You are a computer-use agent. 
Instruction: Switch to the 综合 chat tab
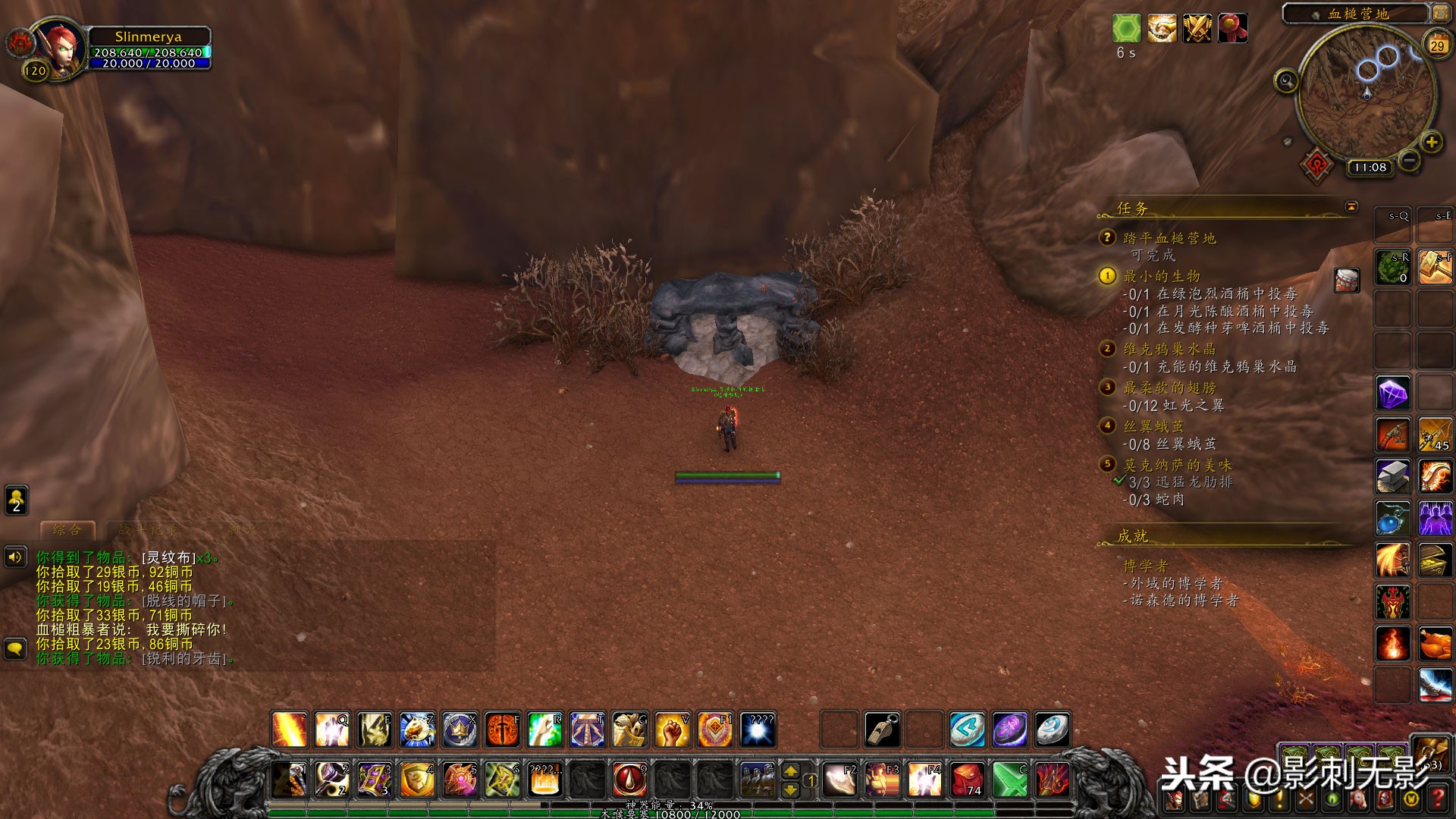pos(67,529)
